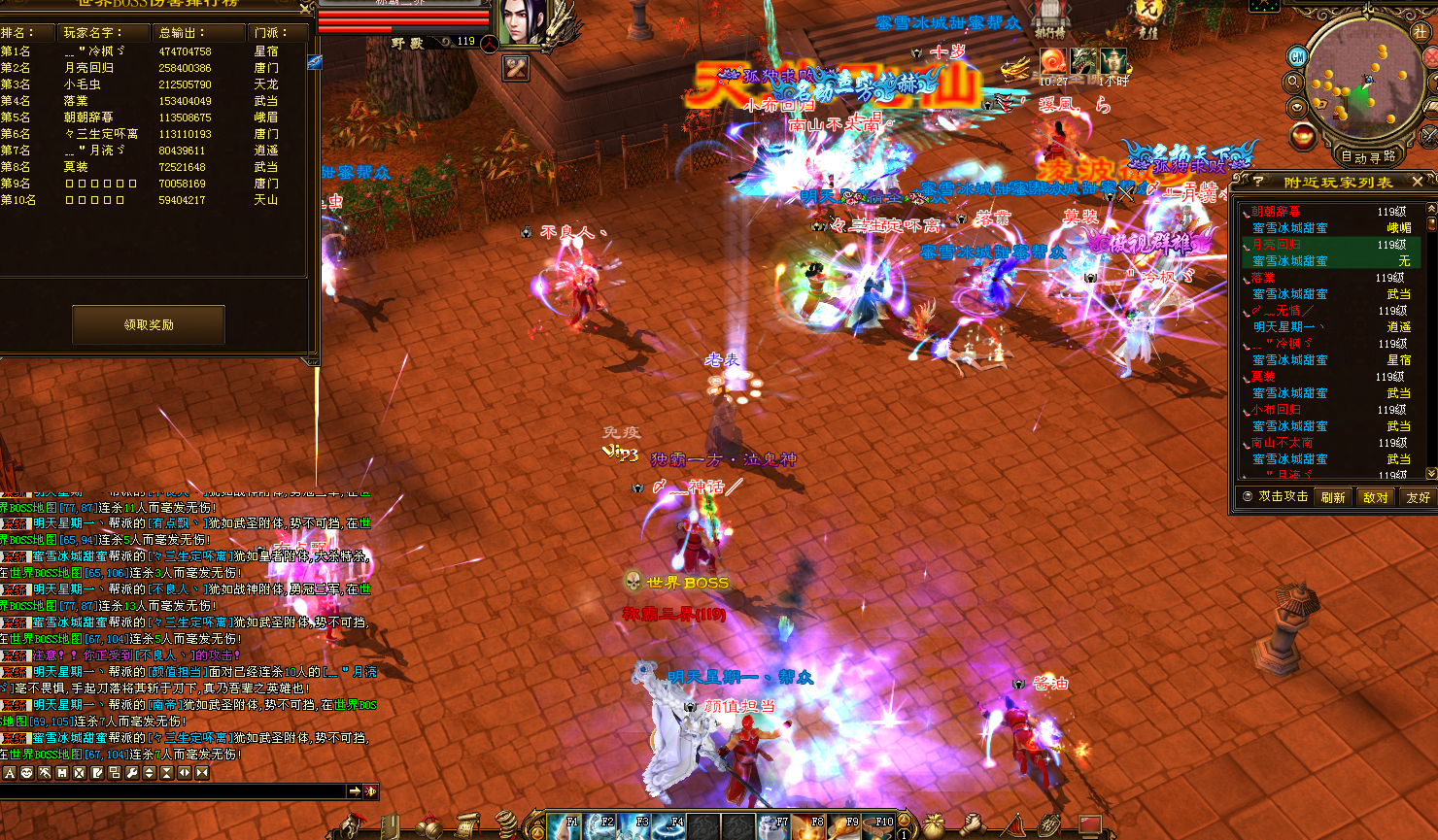The height and width of the screenshot is (840, 1438).
Task: Select player 朝朝辞暮 in nearby list
Action: click(x=1276, y=212)
